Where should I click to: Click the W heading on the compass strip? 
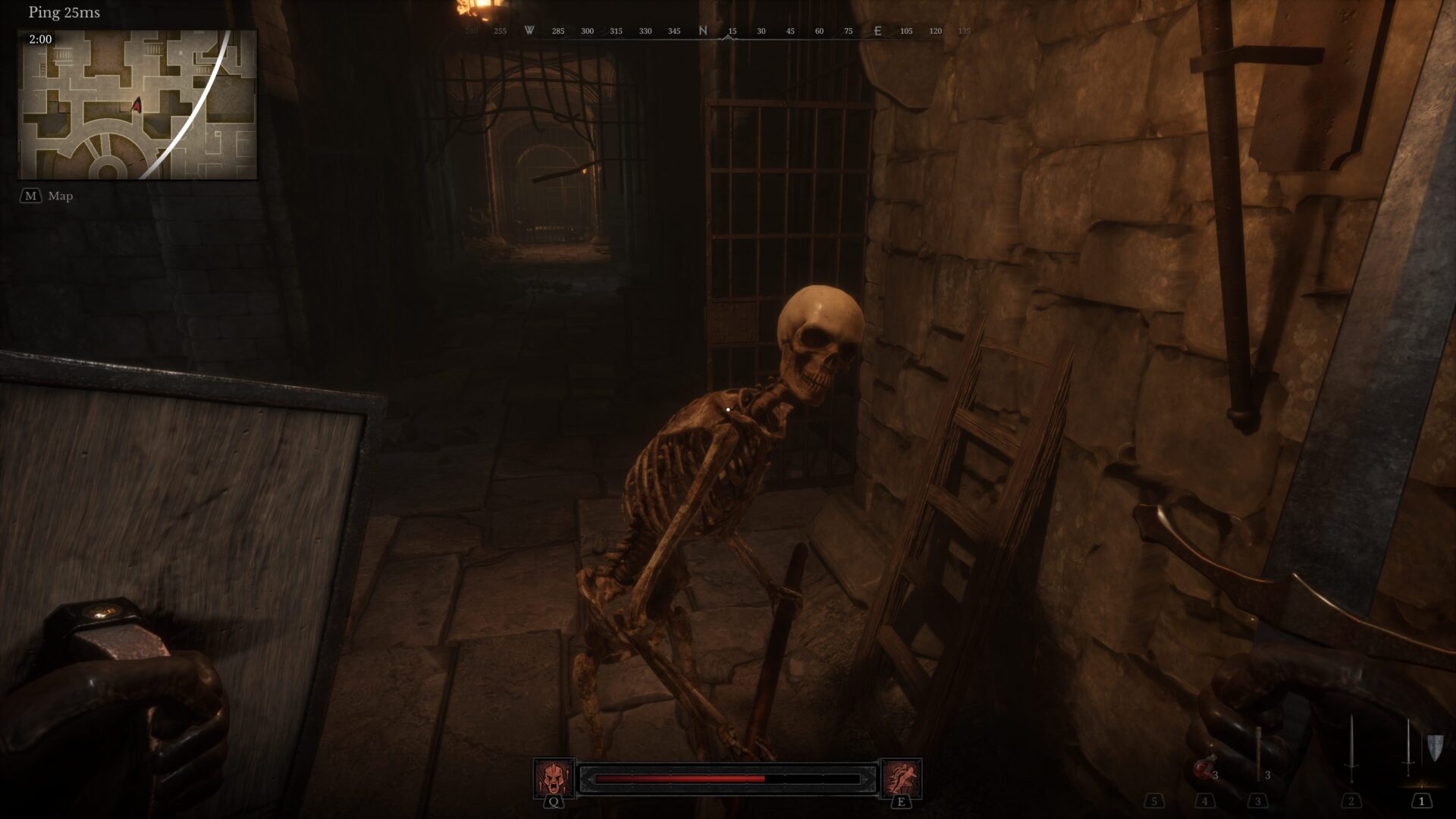(x=529, y=31)
